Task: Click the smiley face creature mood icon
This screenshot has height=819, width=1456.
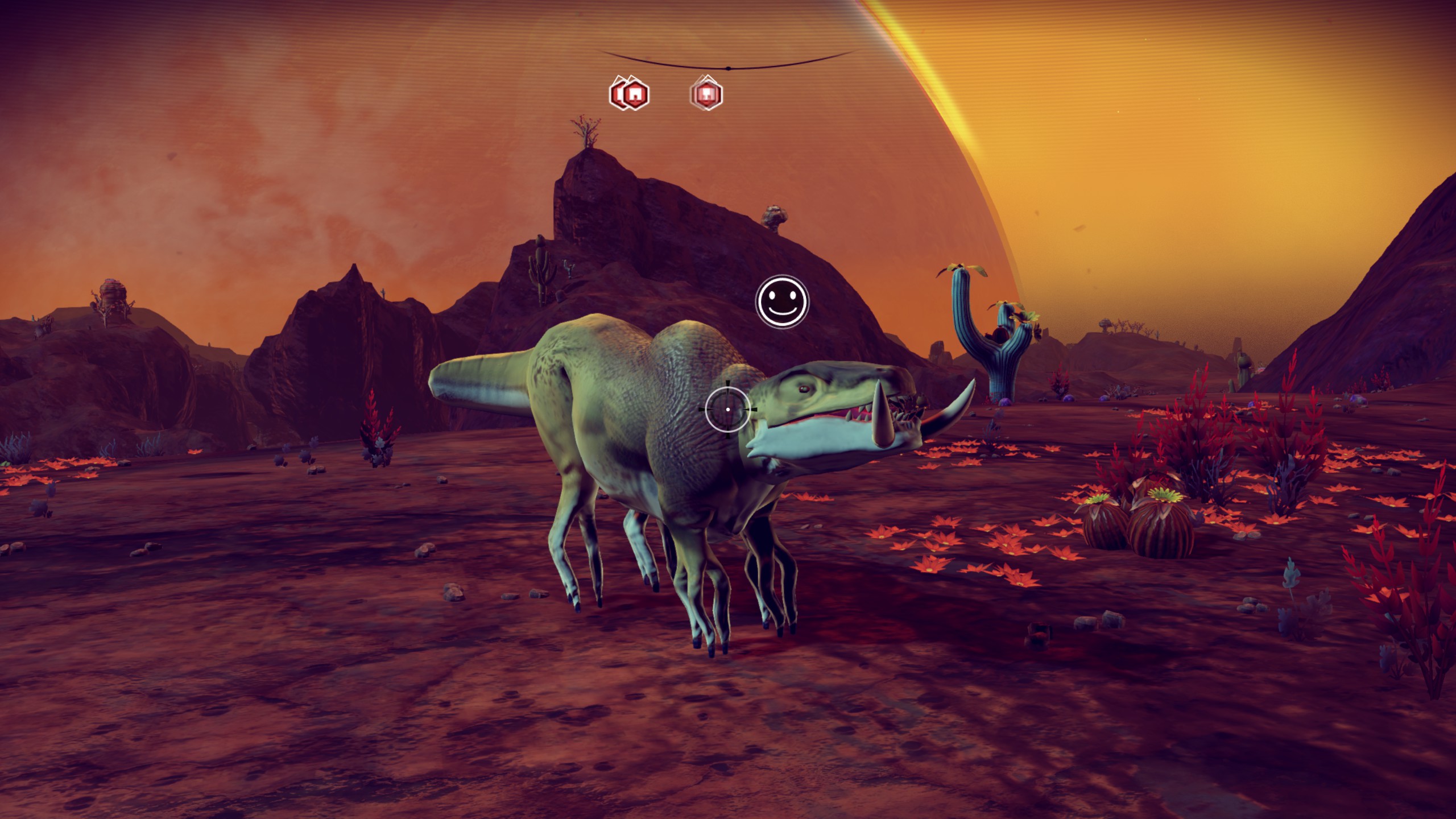Action: 781,302
